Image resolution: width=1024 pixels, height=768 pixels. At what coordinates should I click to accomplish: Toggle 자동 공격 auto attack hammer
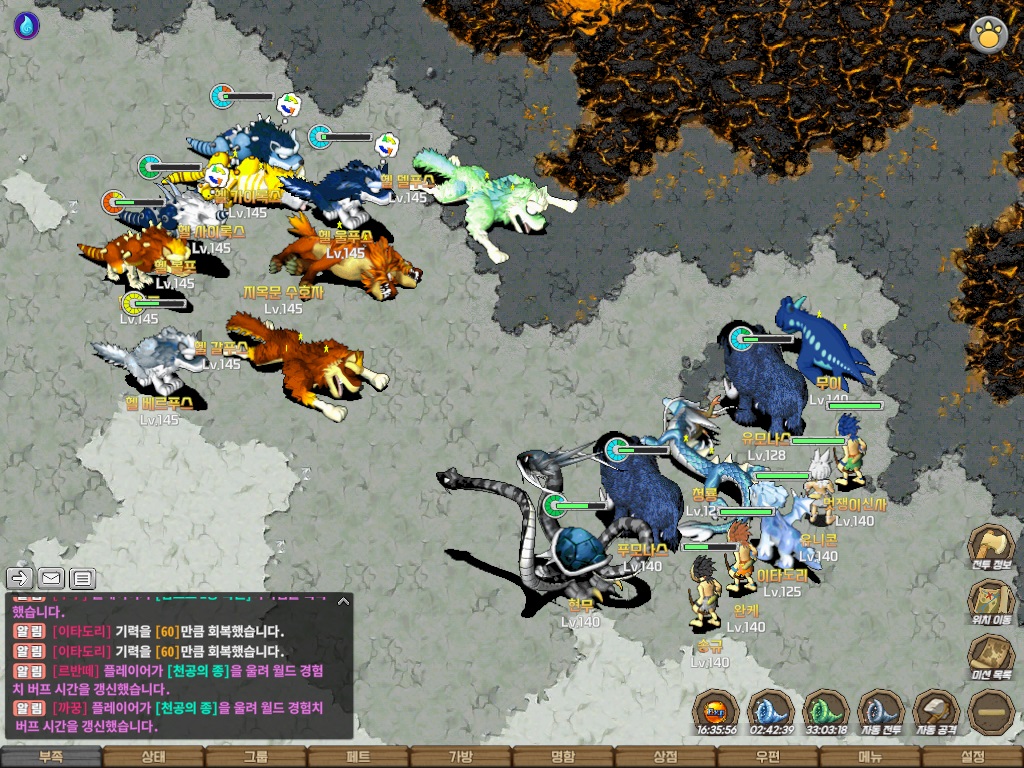(x=936, y=713)
